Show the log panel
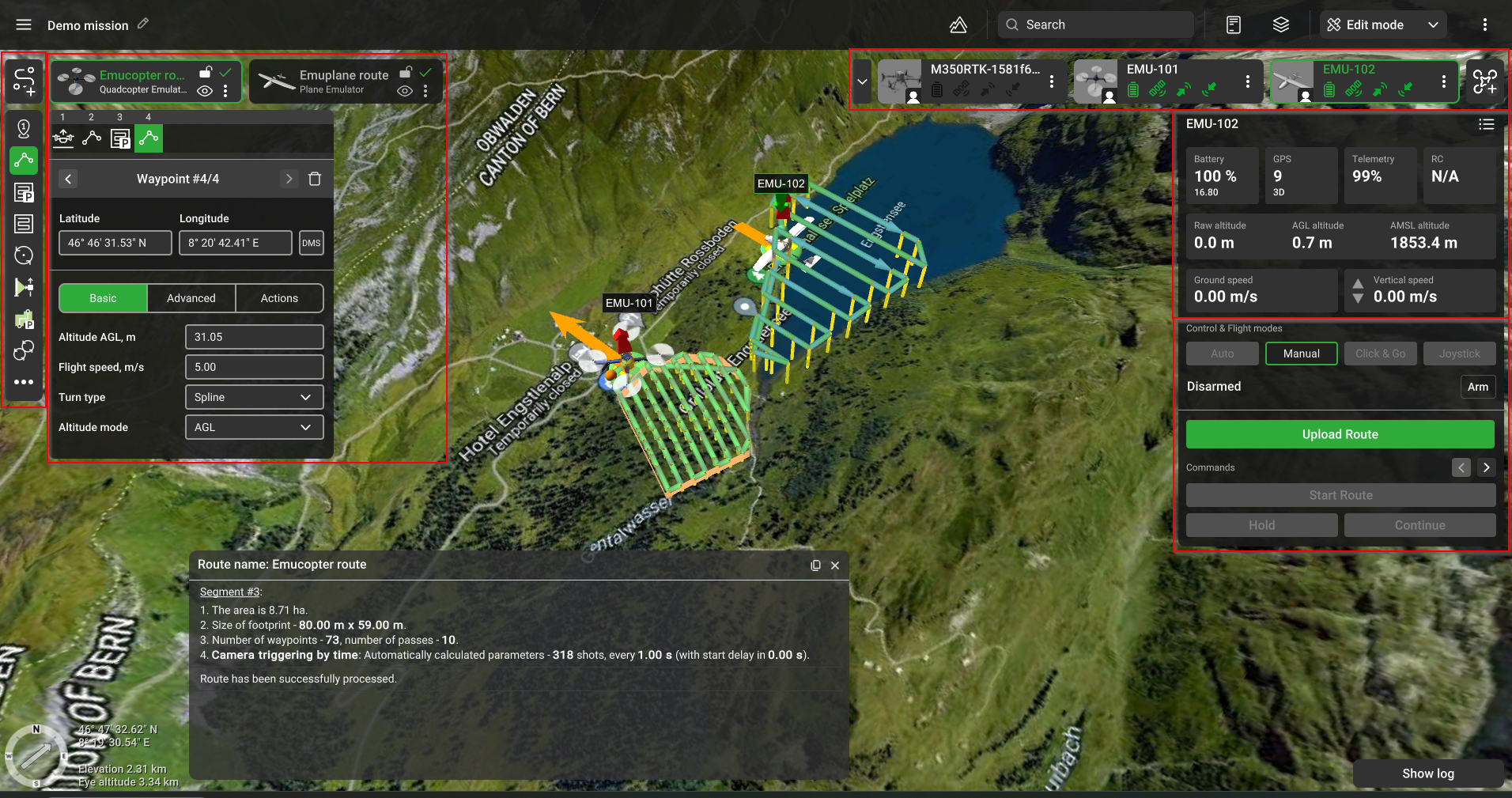Screen dimensions: 1512x798 pyautogui.click(x=1427, y=773)
